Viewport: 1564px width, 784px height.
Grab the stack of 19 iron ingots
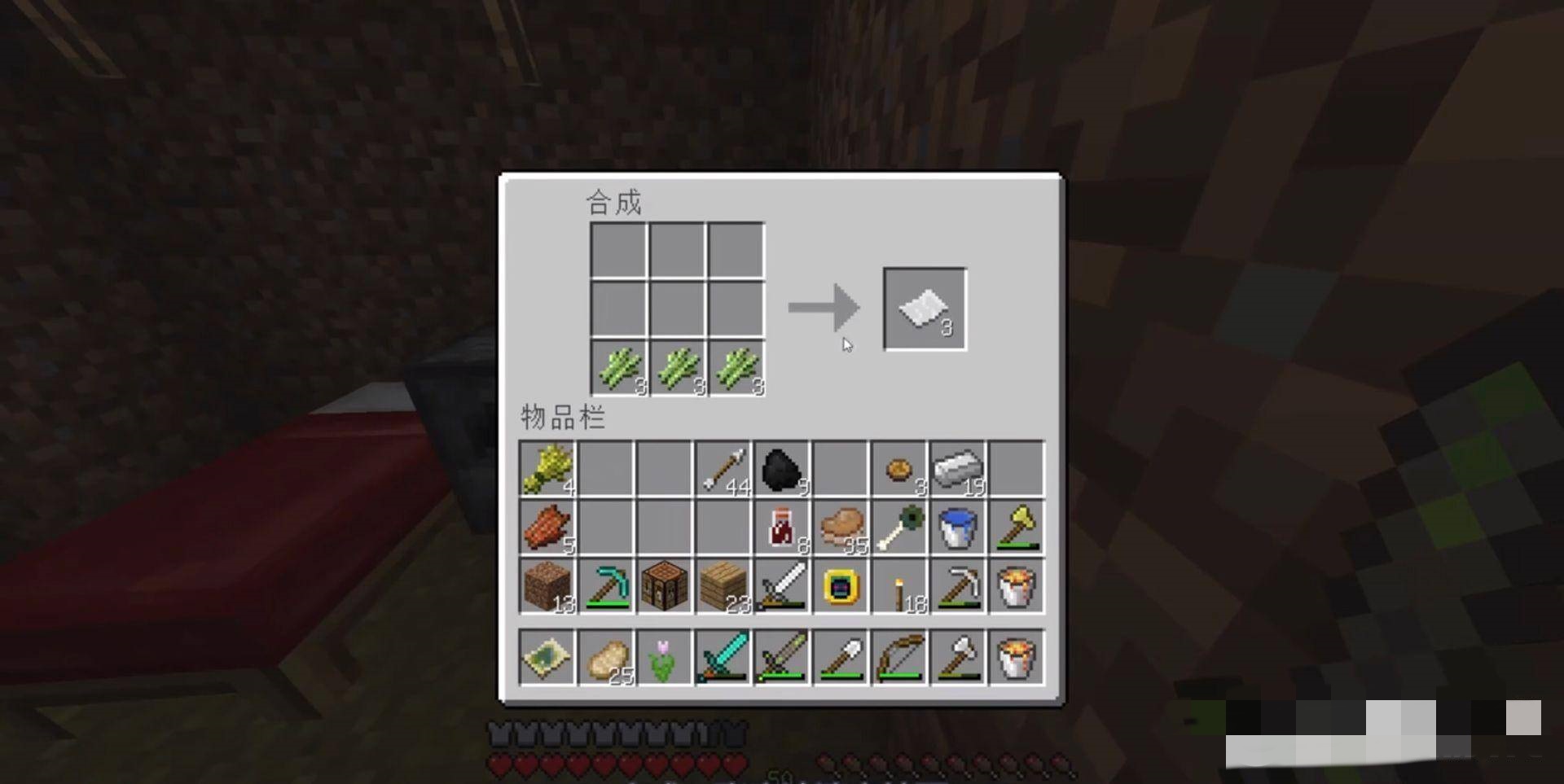(x=957, y=469)
